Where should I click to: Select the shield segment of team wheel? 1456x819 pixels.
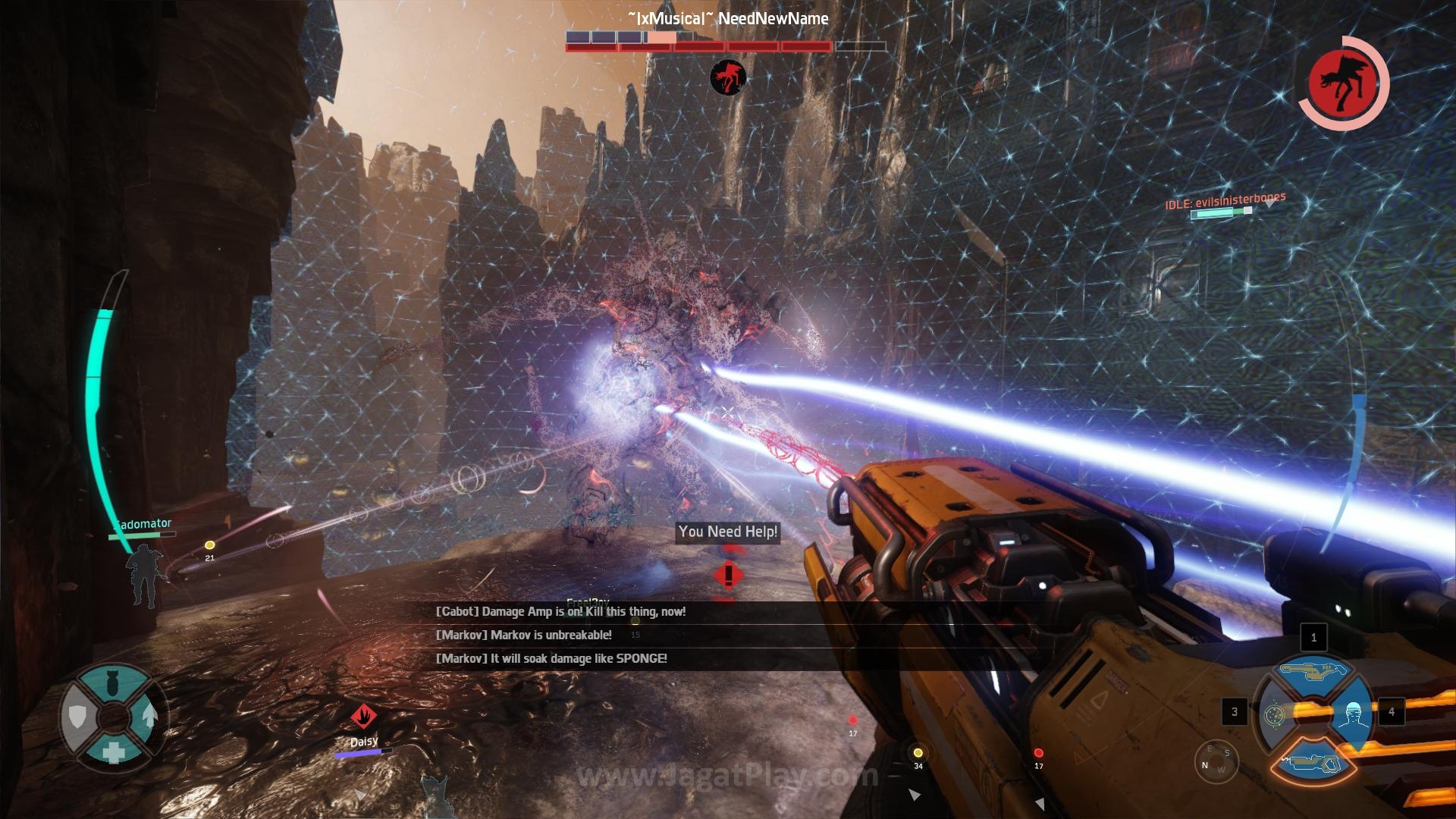pos(78,716)
